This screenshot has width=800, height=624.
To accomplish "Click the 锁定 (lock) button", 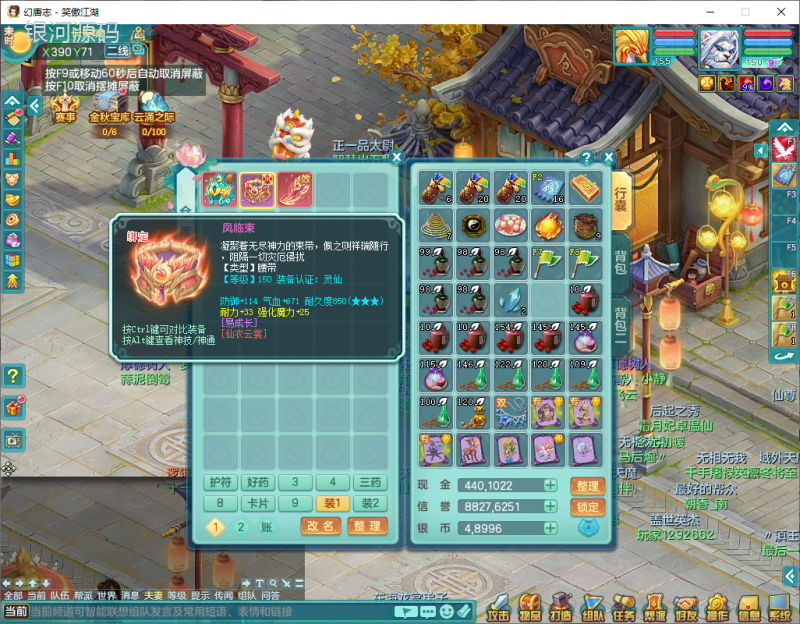I will 588,507.
